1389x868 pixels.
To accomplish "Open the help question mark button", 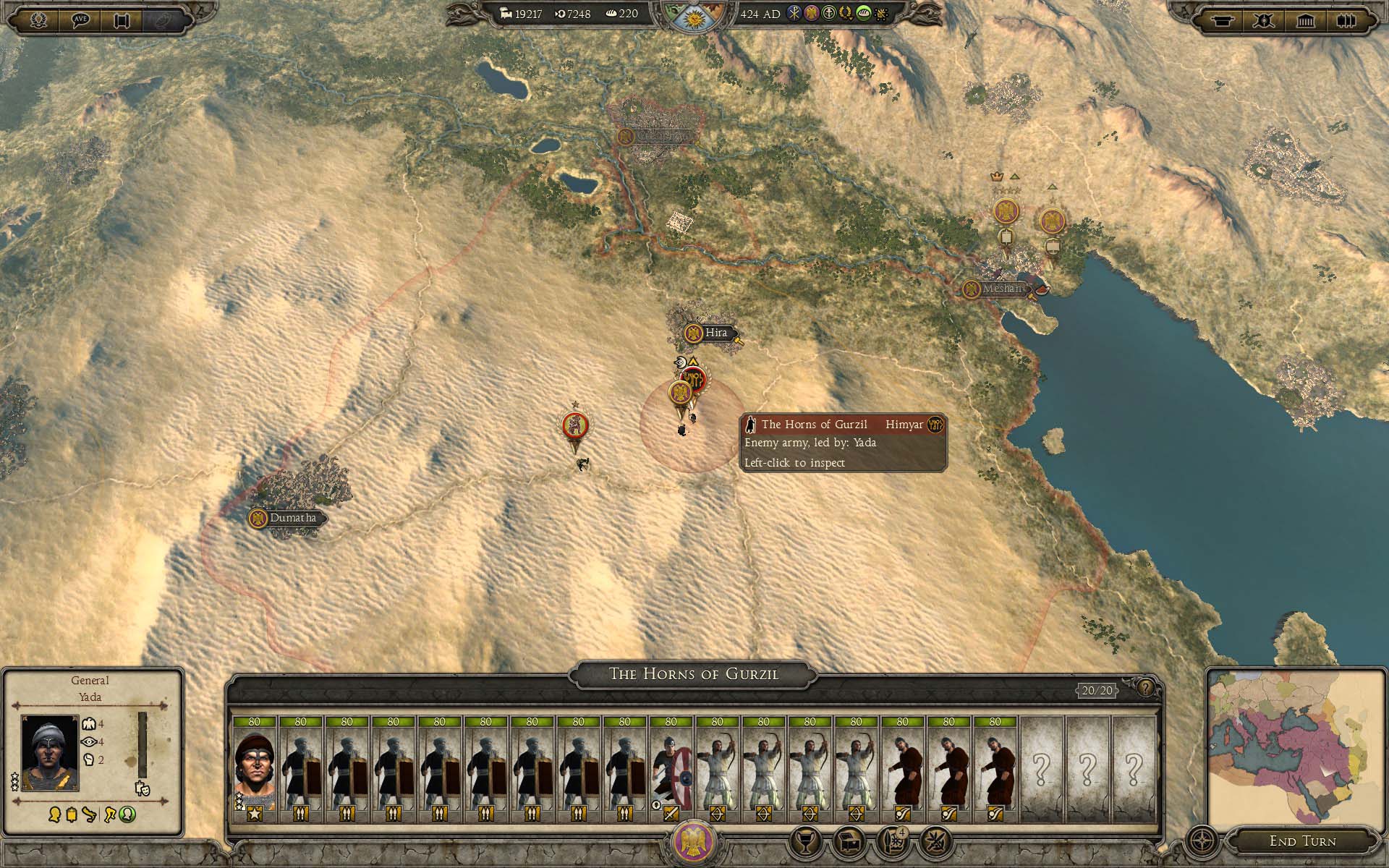I will coord(1145,688).
